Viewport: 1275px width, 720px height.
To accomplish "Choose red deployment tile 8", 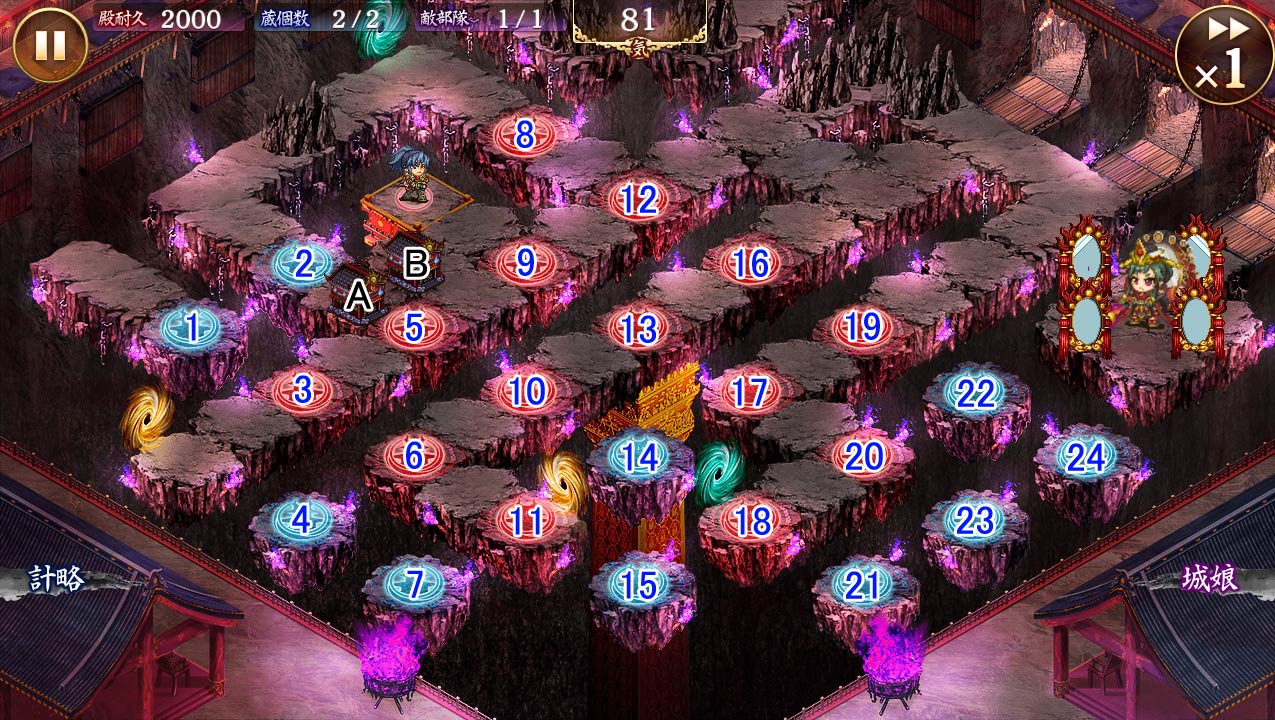I will pyautogui.click(x=525, y=135).
